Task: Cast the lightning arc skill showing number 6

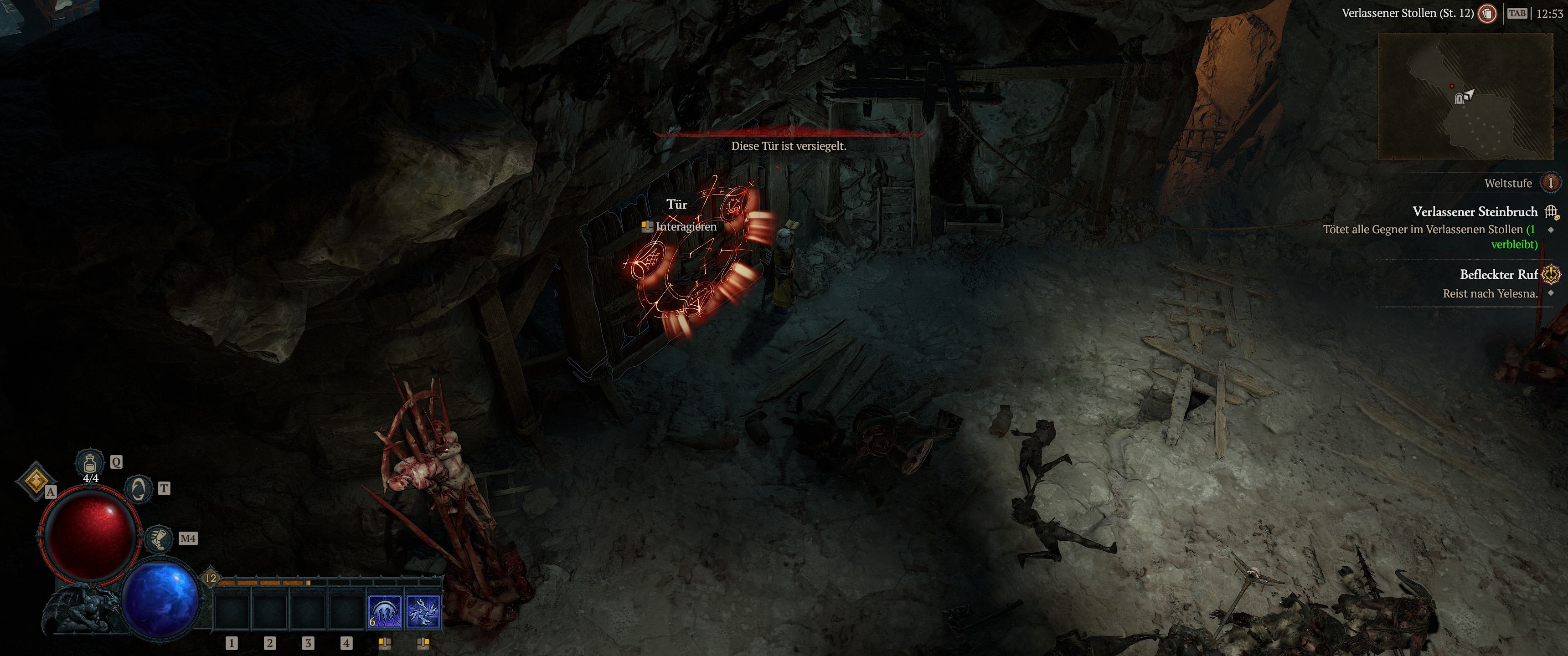Action: (384, 611)
